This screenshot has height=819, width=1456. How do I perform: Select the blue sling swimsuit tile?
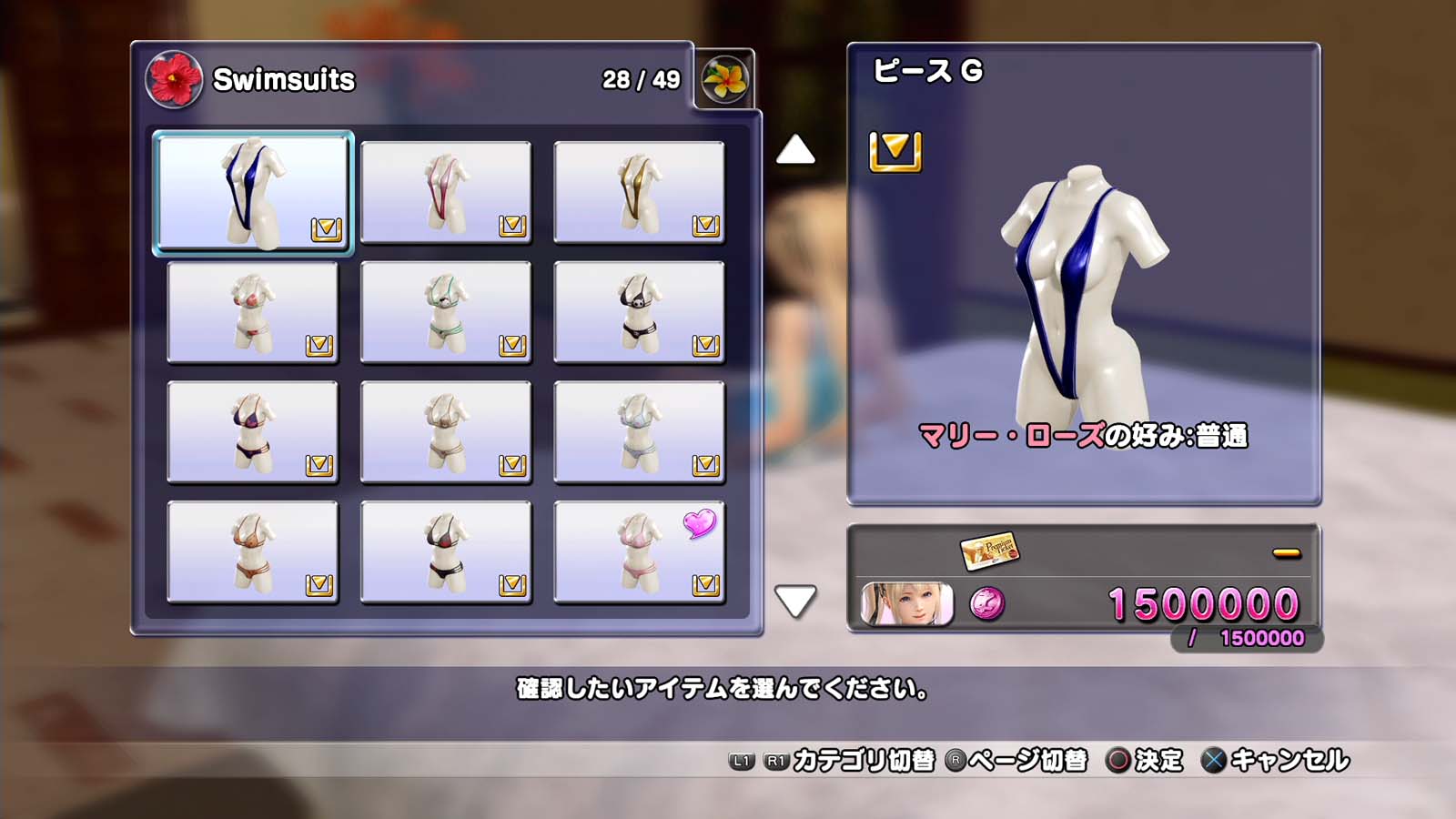tap(252, 193)
